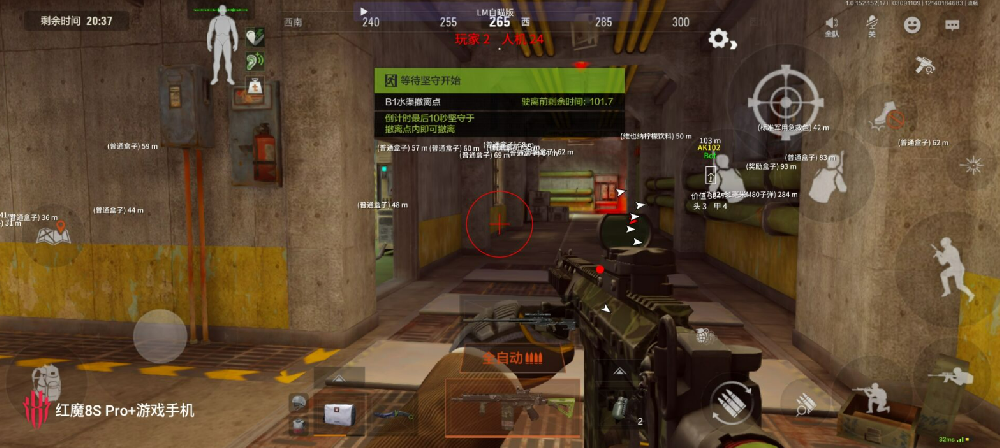Tap the ammo check magnifier button

[x=805, y=404]
